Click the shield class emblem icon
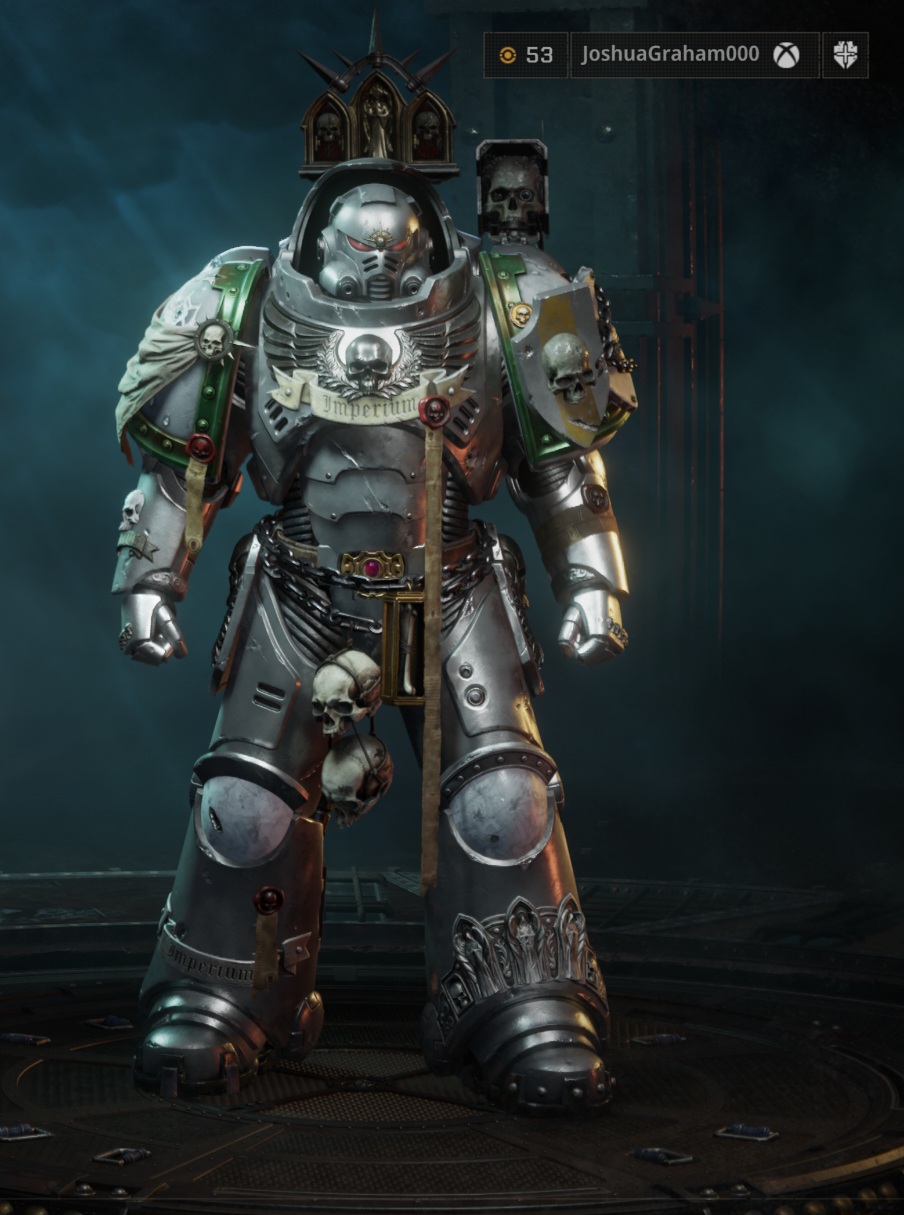The height and width of the screenshot is (1215, 904). point(845,55)
